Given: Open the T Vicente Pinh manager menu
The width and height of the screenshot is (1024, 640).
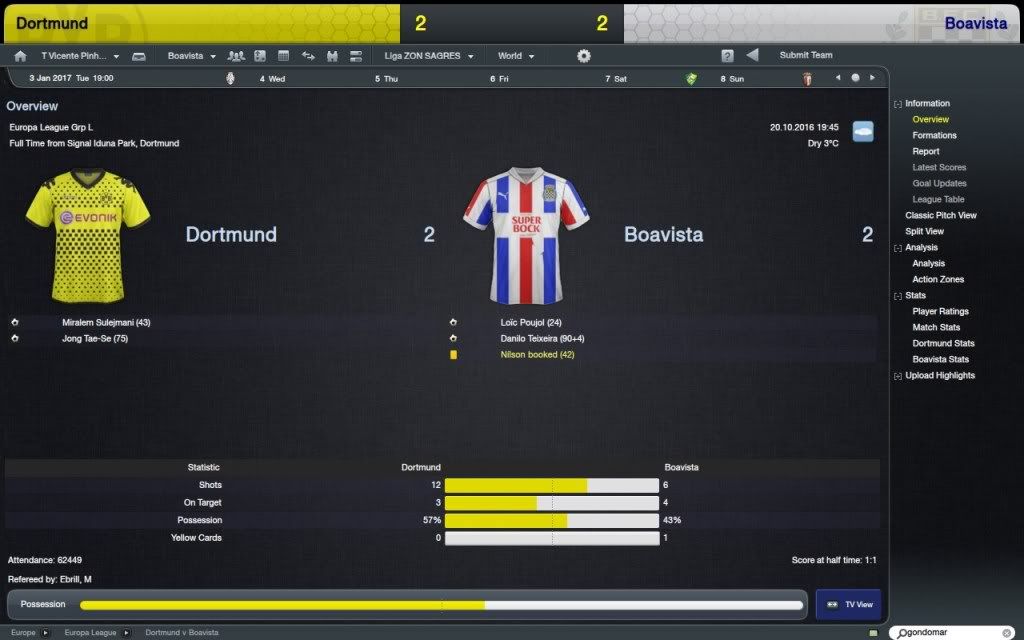Looking at the screenshot, I should click(x=80, y=56).
